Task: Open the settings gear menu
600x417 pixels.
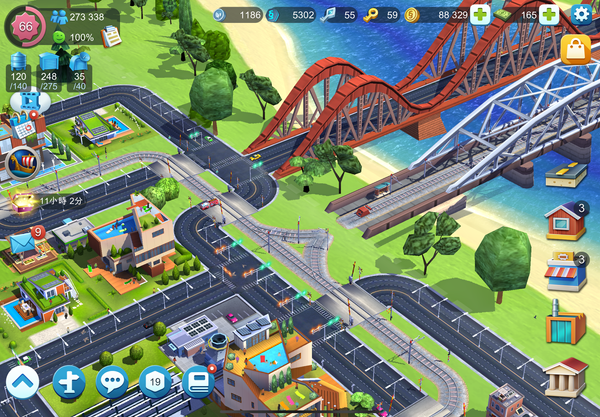Action: click(582, 15)
